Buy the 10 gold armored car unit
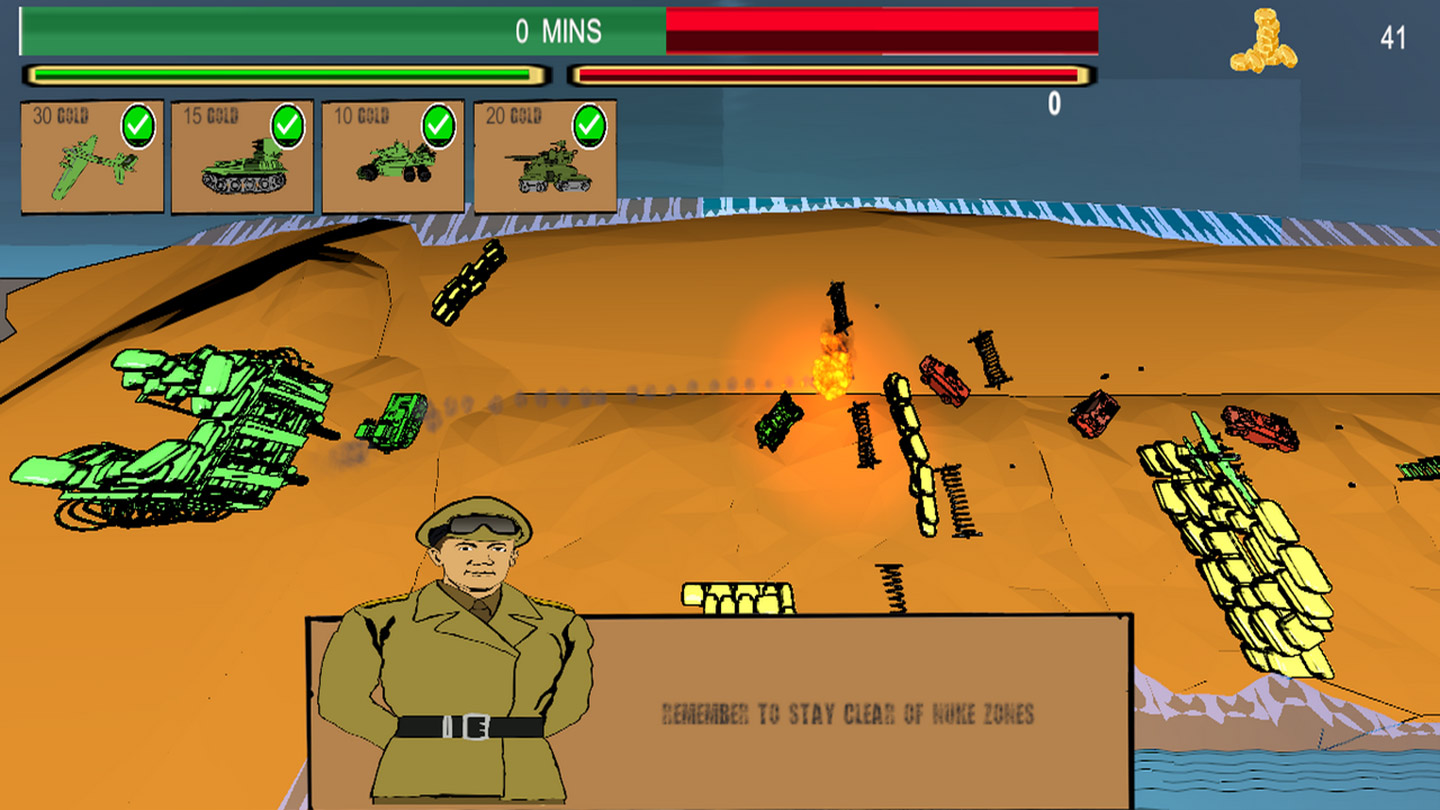Viewport: 1440px width, 810px height. point(393,157)
